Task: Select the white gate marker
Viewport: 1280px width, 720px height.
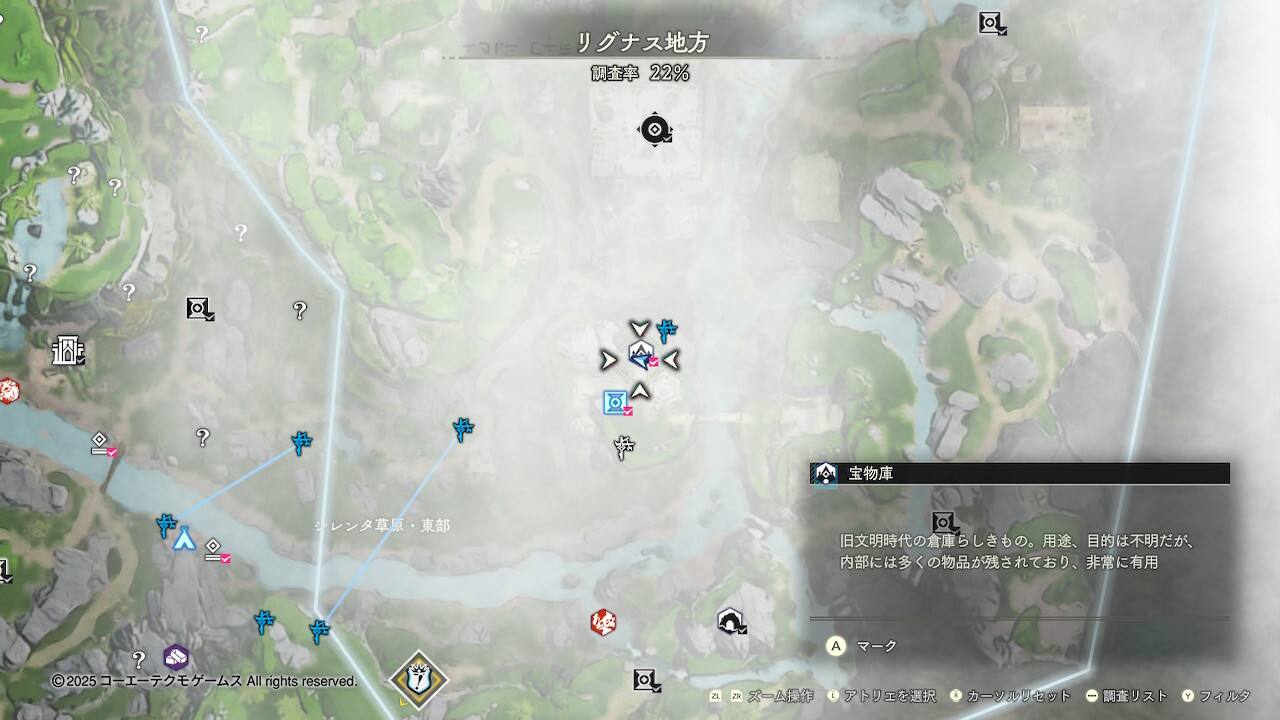Action: tap(67, 350)
